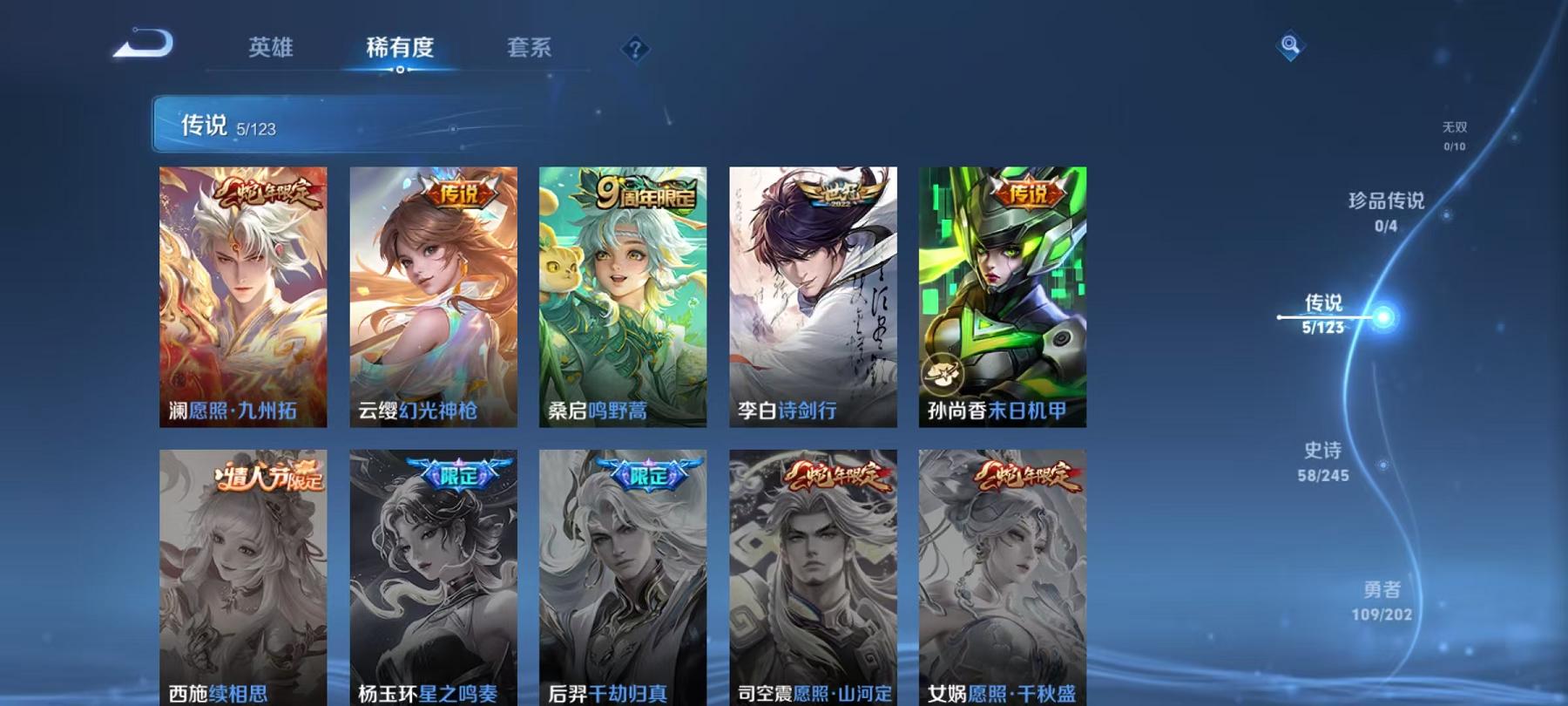1568x706 pixels.
Task: Open the help question mark beside the tabs
Action: pyautogui.click(x=635, y=48)
